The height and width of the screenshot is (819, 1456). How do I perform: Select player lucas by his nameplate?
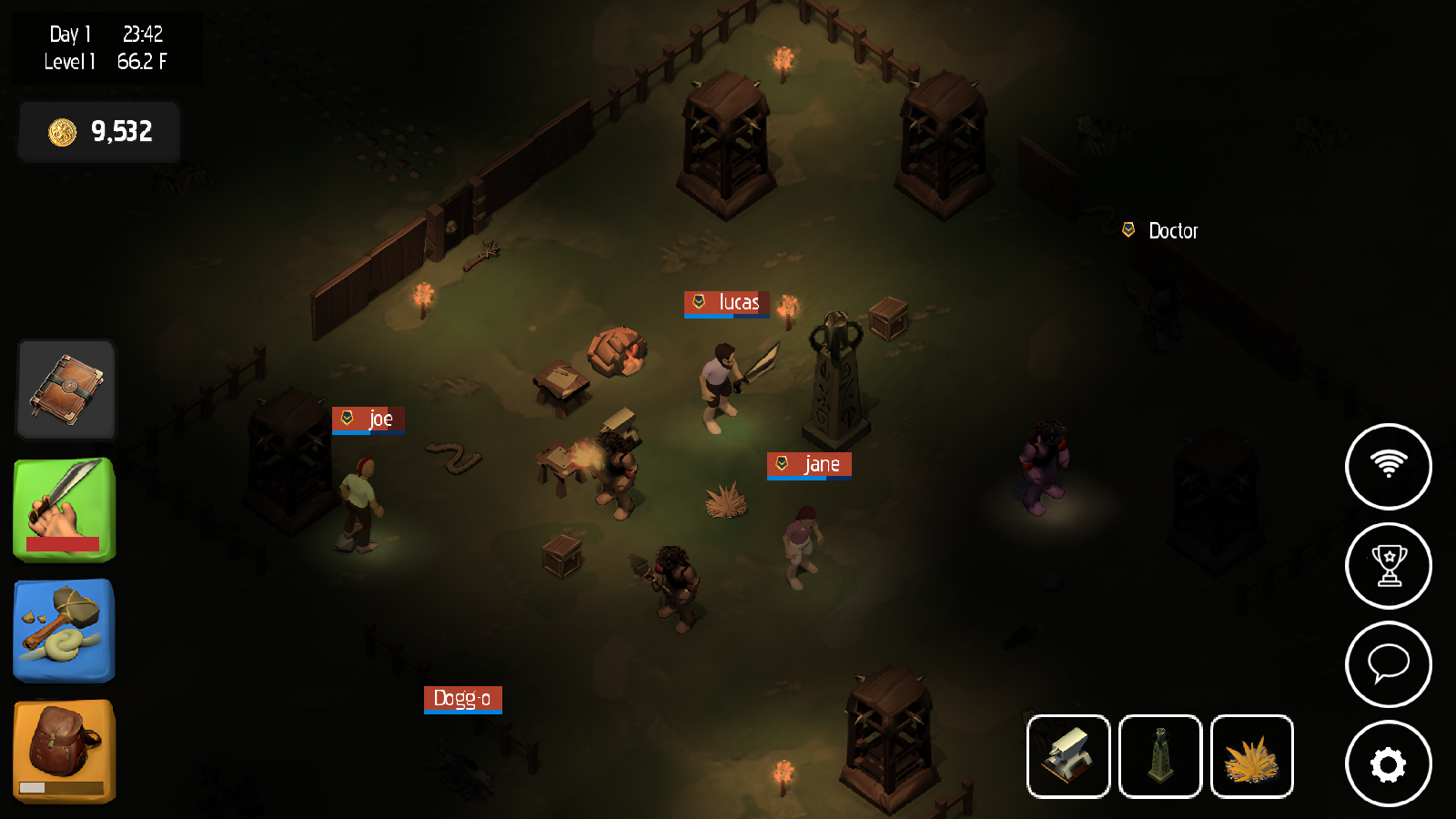726,303
